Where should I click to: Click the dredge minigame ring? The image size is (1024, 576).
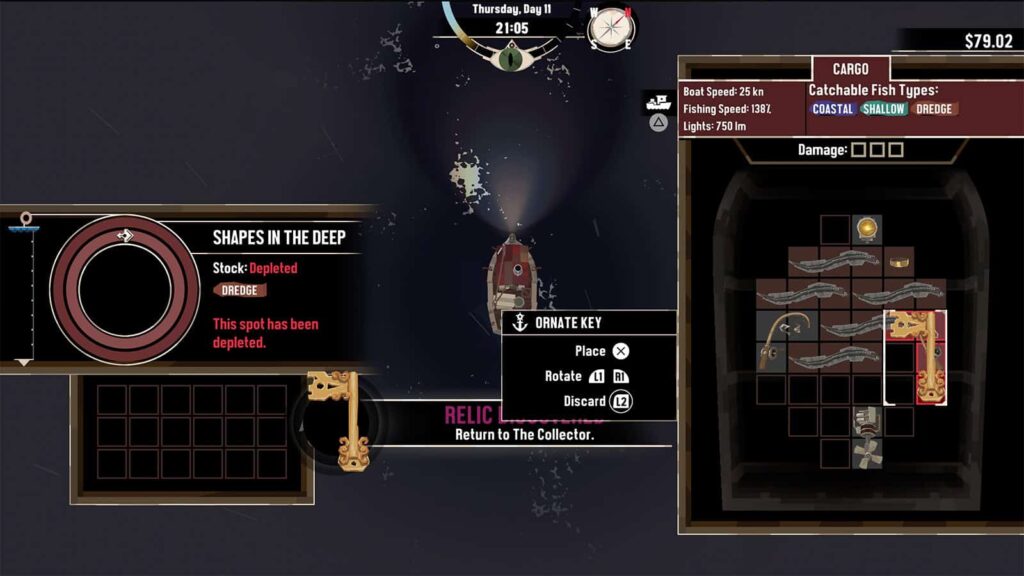pyautogui.click(x=125, y=290)
